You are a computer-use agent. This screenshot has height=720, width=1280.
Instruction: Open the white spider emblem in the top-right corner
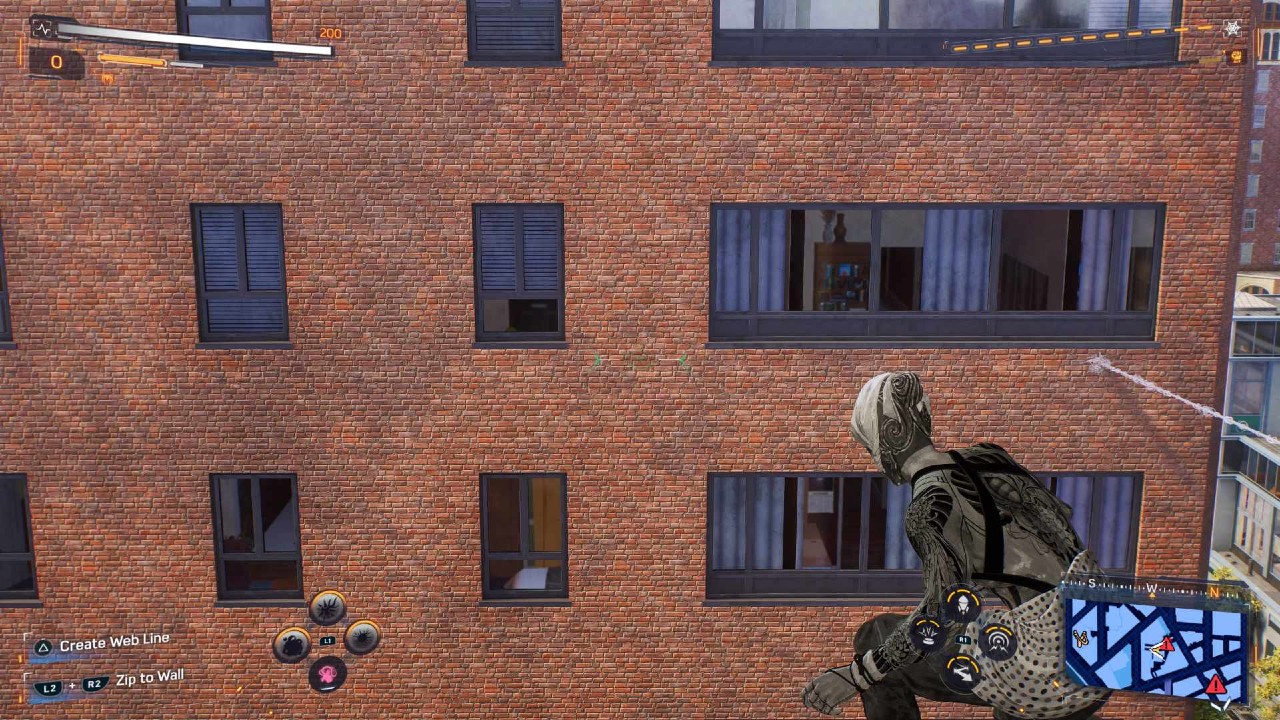1232,29
